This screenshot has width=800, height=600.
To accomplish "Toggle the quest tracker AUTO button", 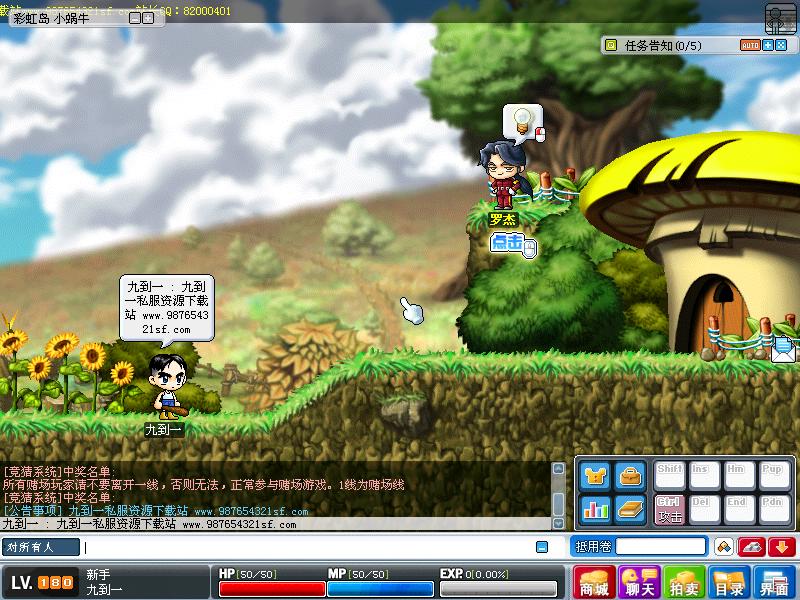I will coord(750,45).
